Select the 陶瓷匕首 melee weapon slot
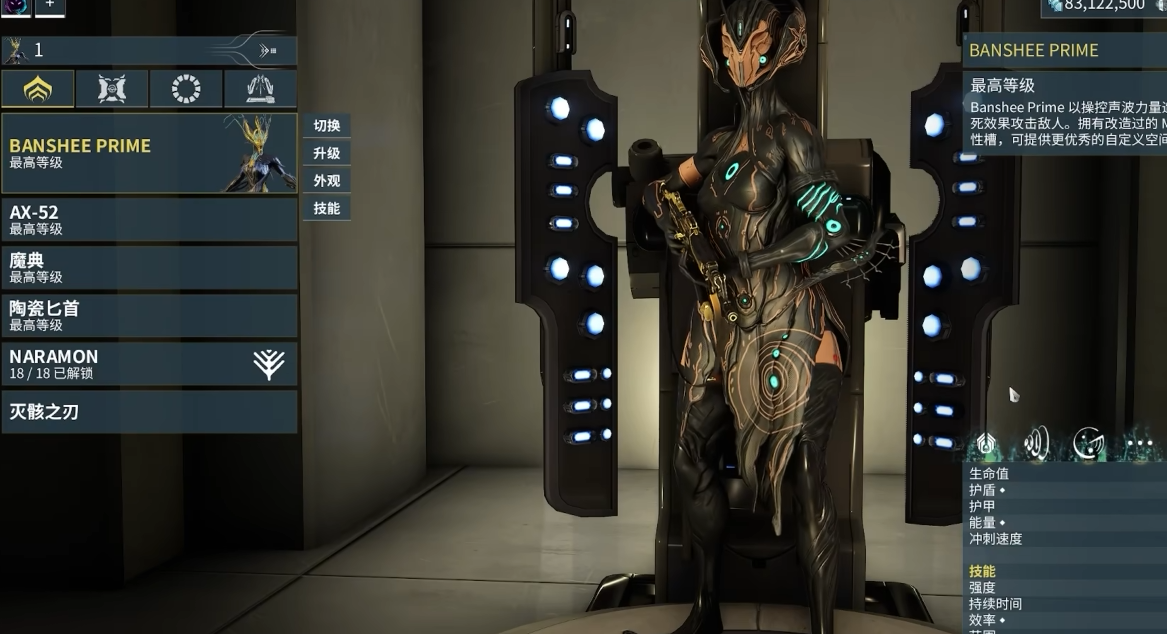This screenshot has width=1167, height=634. point(149,315)
